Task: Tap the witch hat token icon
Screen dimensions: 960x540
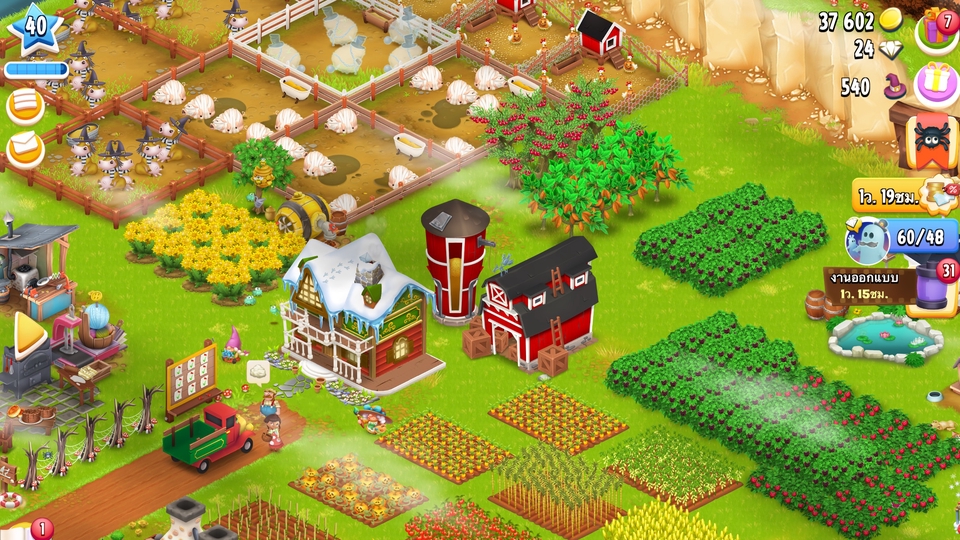Action: pyautogui.click(x=888, y=87)
